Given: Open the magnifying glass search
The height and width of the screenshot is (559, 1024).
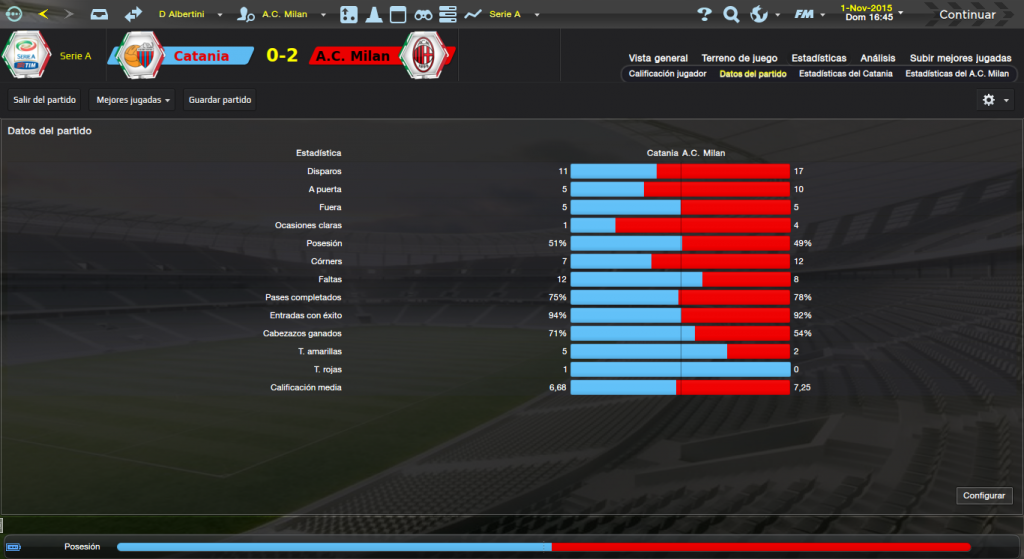Looking at the screenshot, I should 731,15.
